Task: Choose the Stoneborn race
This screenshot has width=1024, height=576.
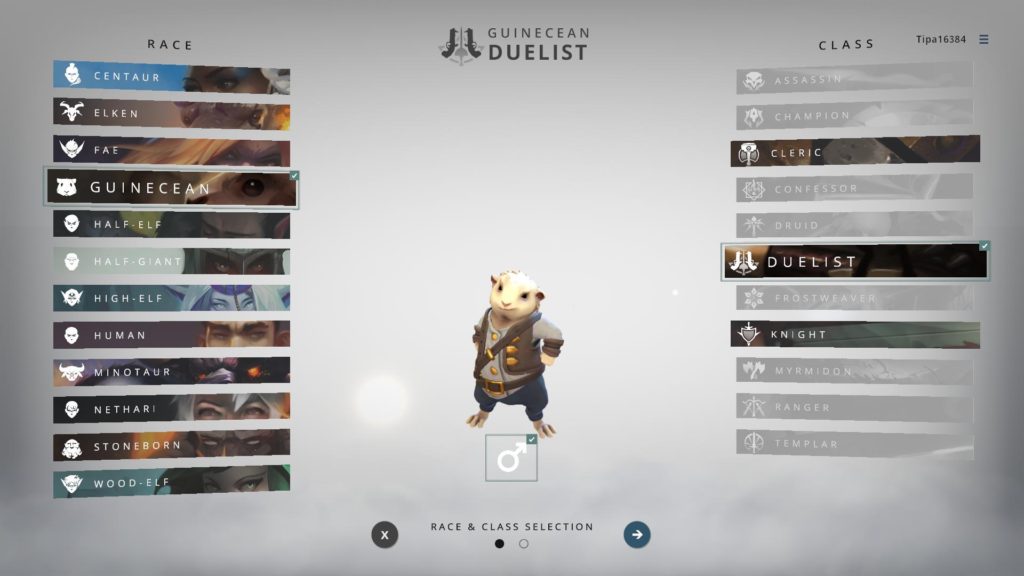Action: point(171,446)
